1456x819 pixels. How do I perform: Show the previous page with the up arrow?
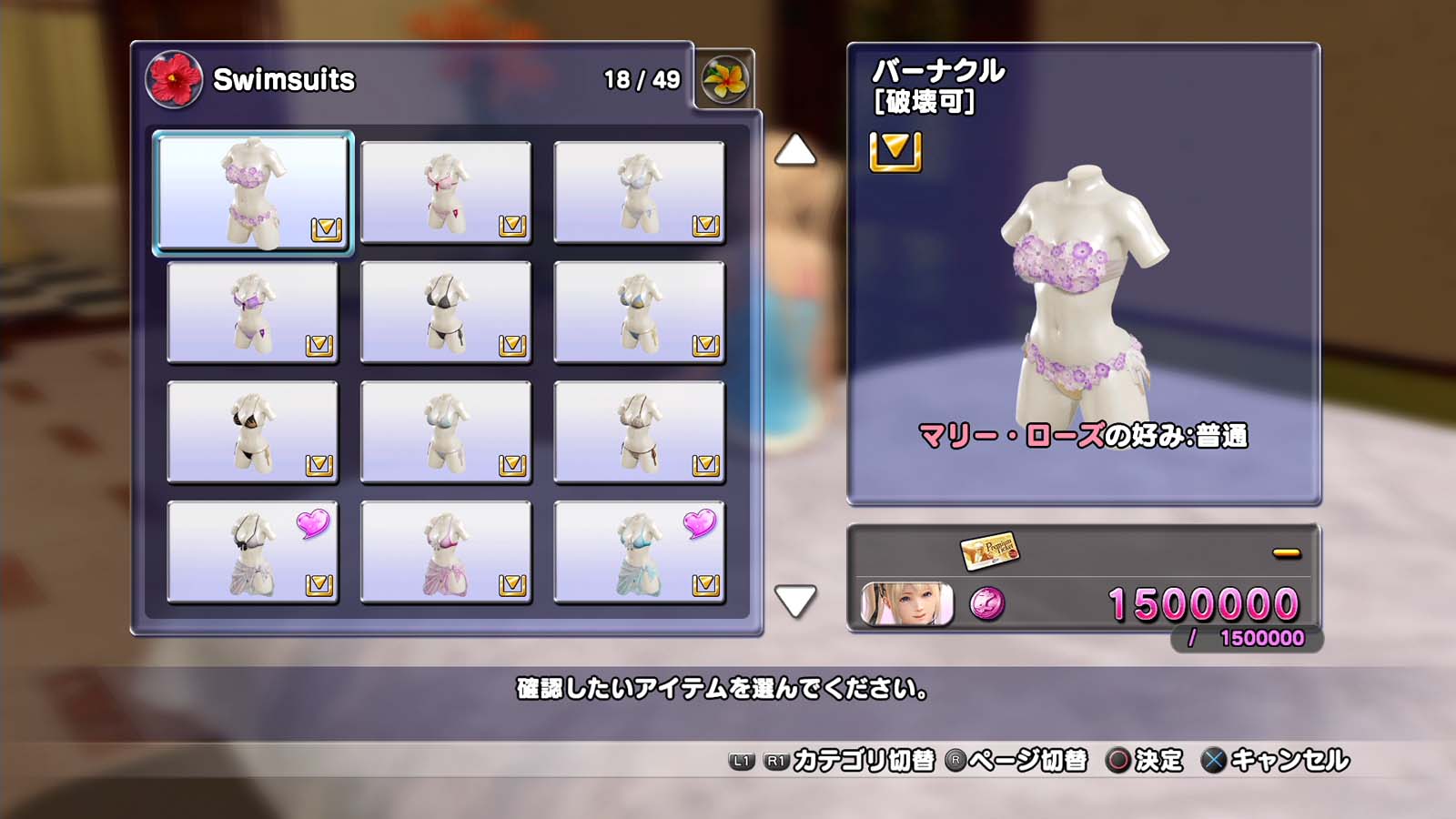pos(794,150)
